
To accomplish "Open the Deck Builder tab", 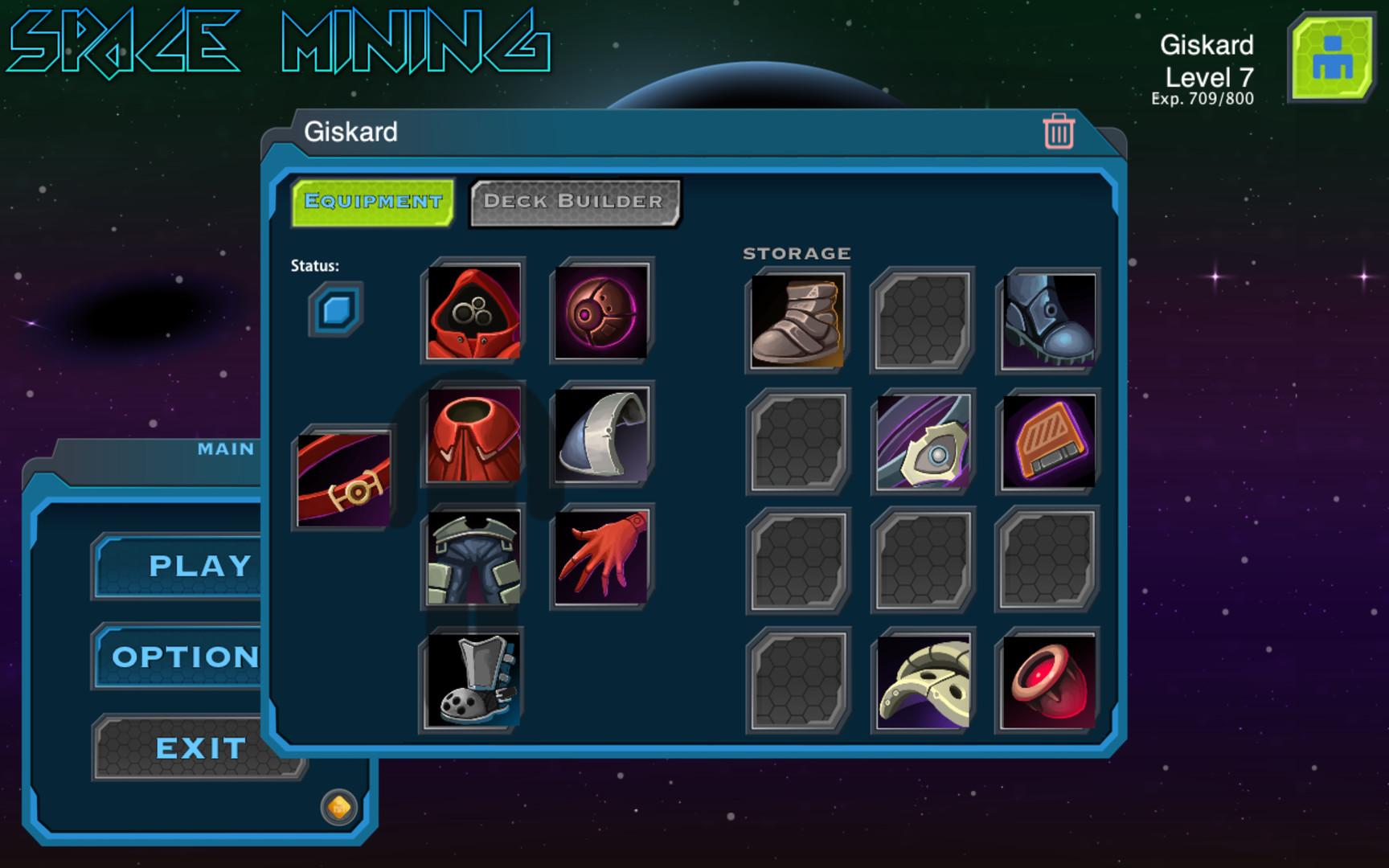I will tap(573, 201).
